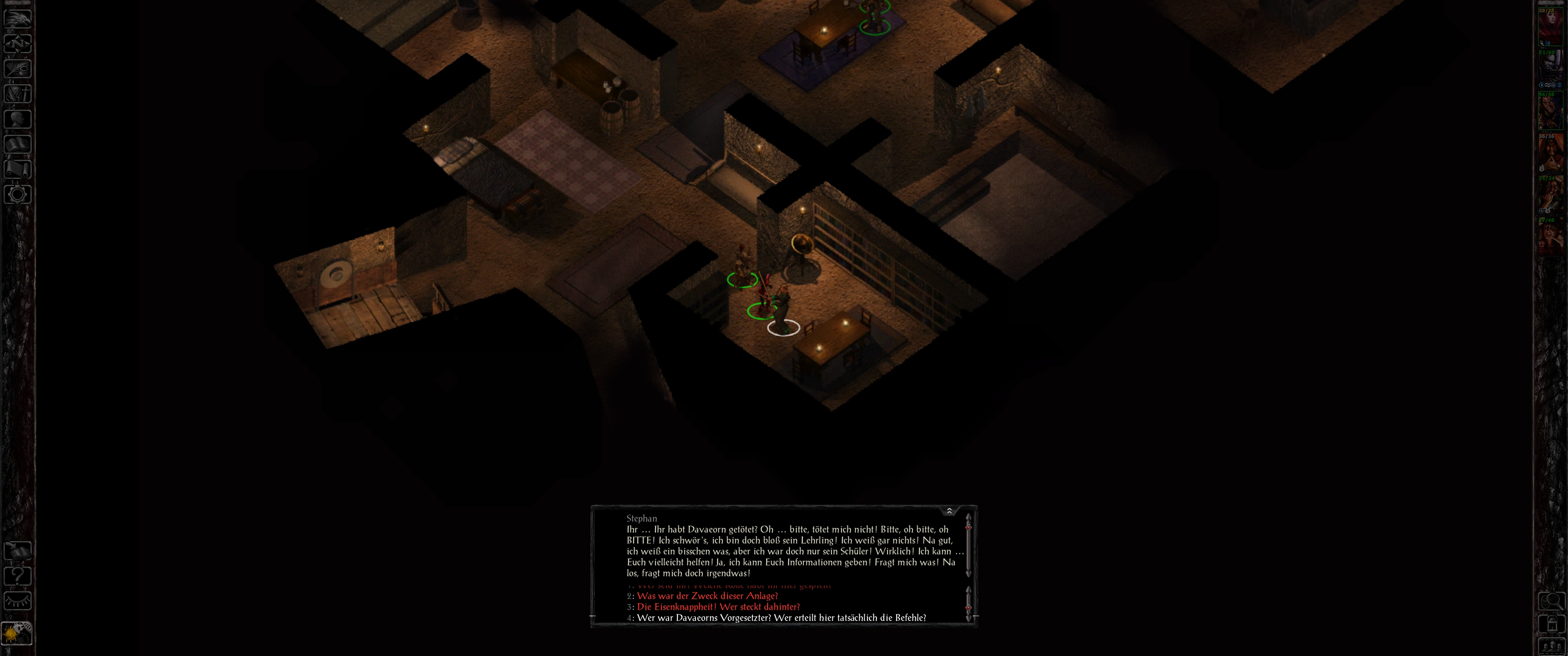Select reply about Davaeorns Vorgesetzter
Viewport: 1568px width, 656px height.
pos(781,618)
